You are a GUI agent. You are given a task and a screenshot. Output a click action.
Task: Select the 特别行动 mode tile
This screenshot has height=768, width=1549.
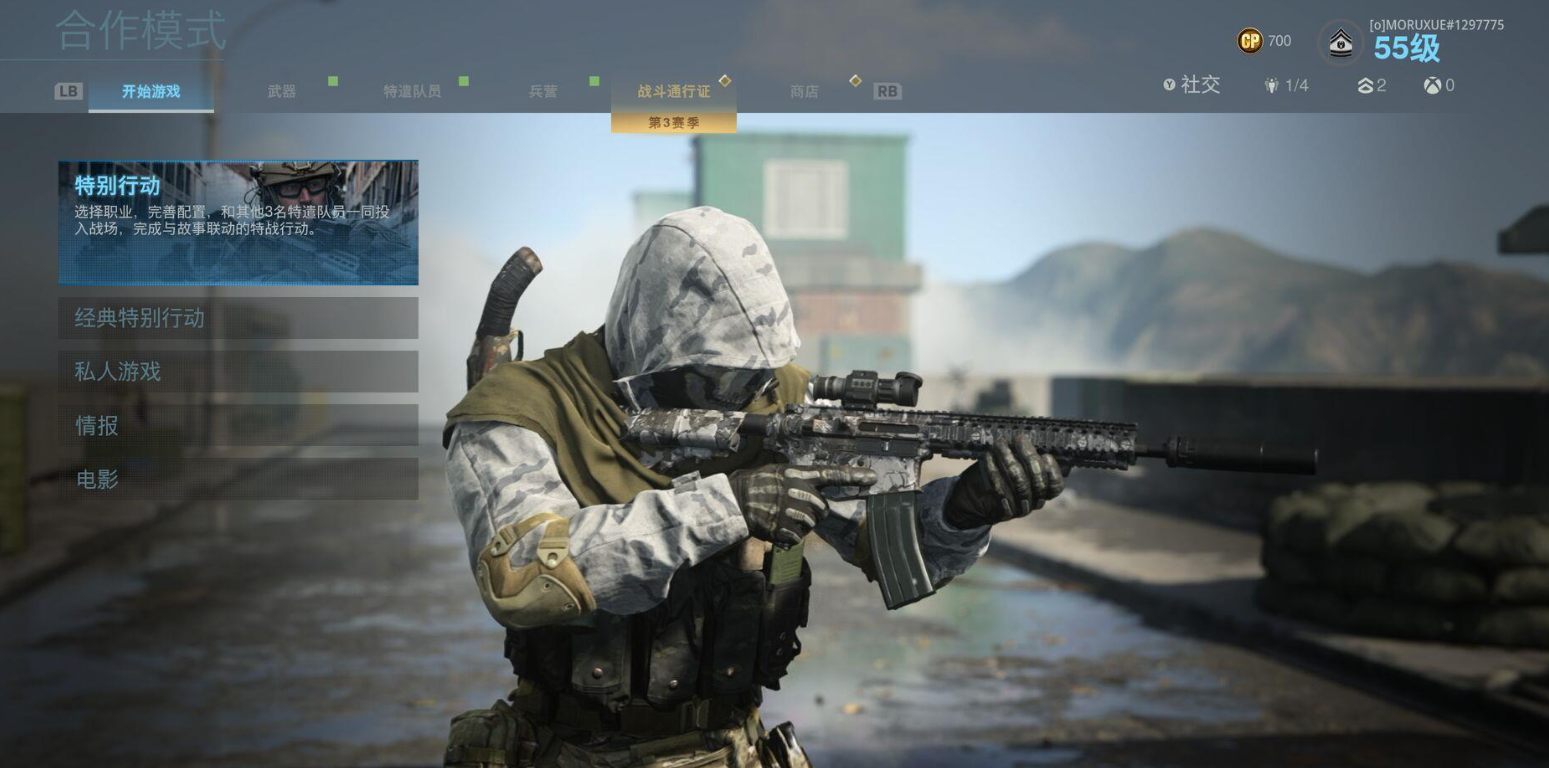[238, 222]
